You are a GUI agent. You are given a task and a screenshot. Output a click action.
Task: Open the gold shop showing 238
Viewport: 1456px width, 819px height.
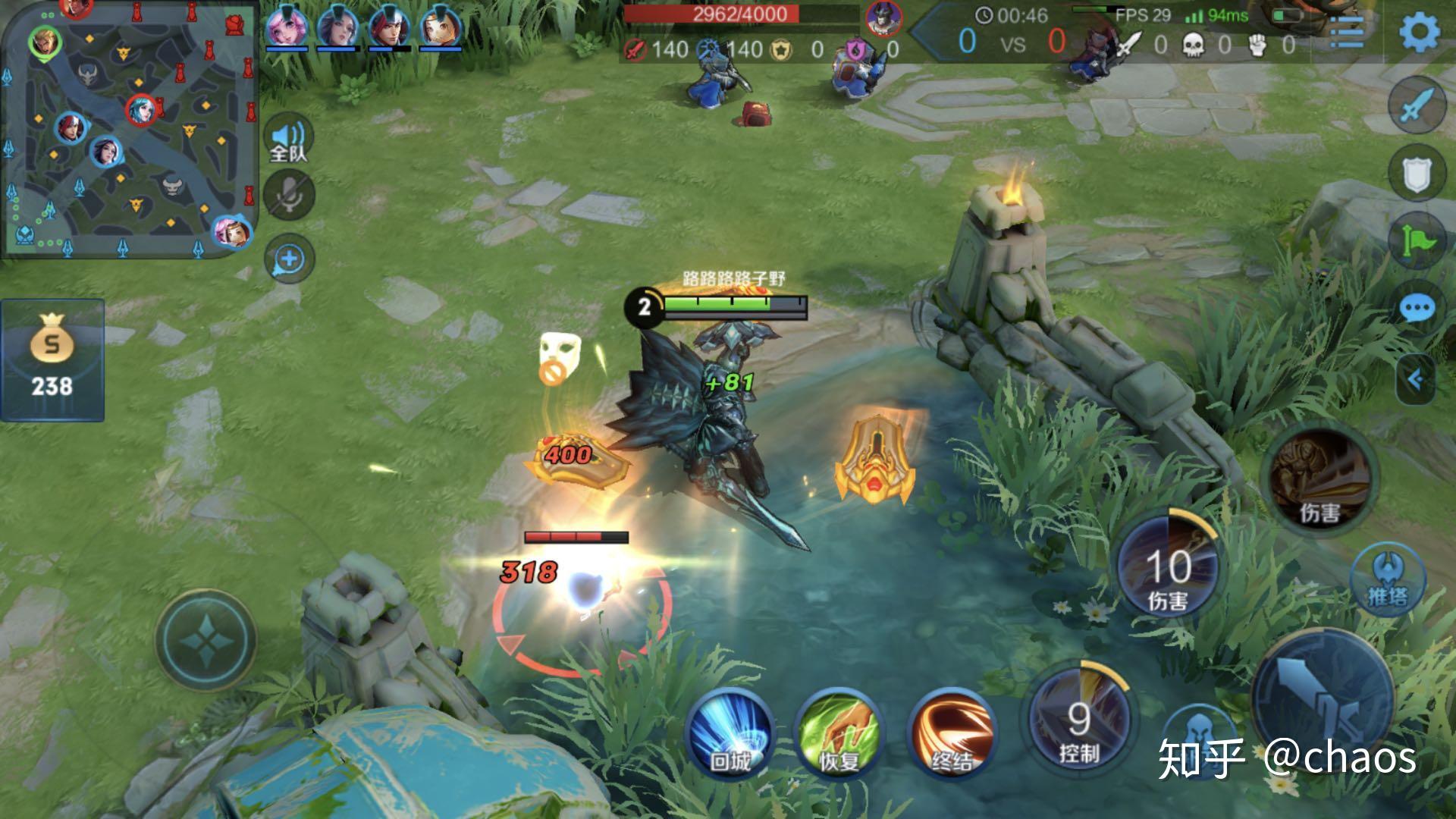click(52, 360)
